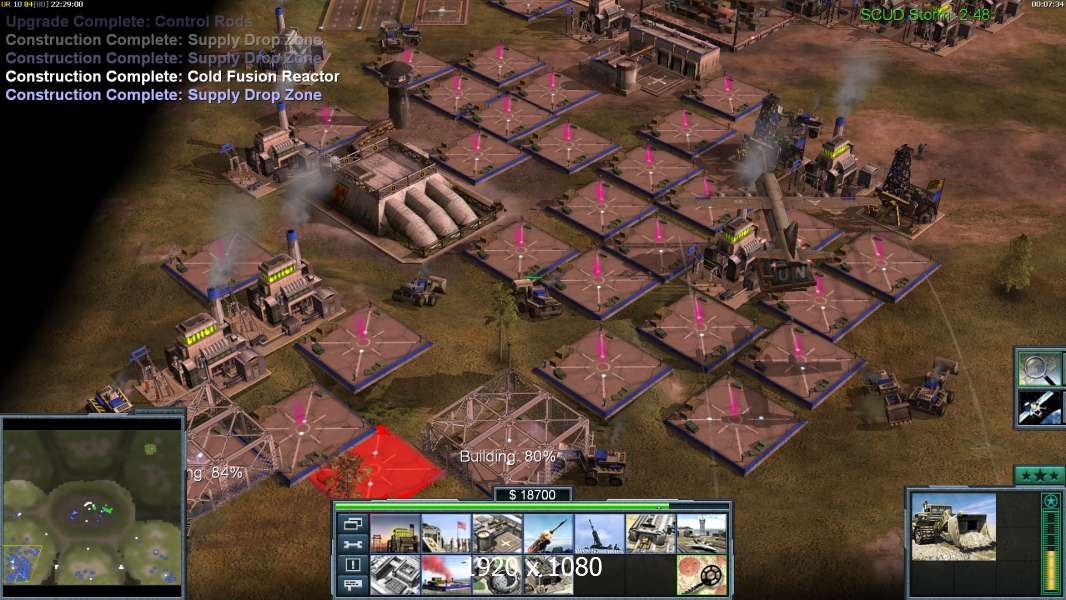Image resolution: width=1066 pixels, height=600 pixels.
Task: Click the exclamation mark button
Action: pos(352,565)
